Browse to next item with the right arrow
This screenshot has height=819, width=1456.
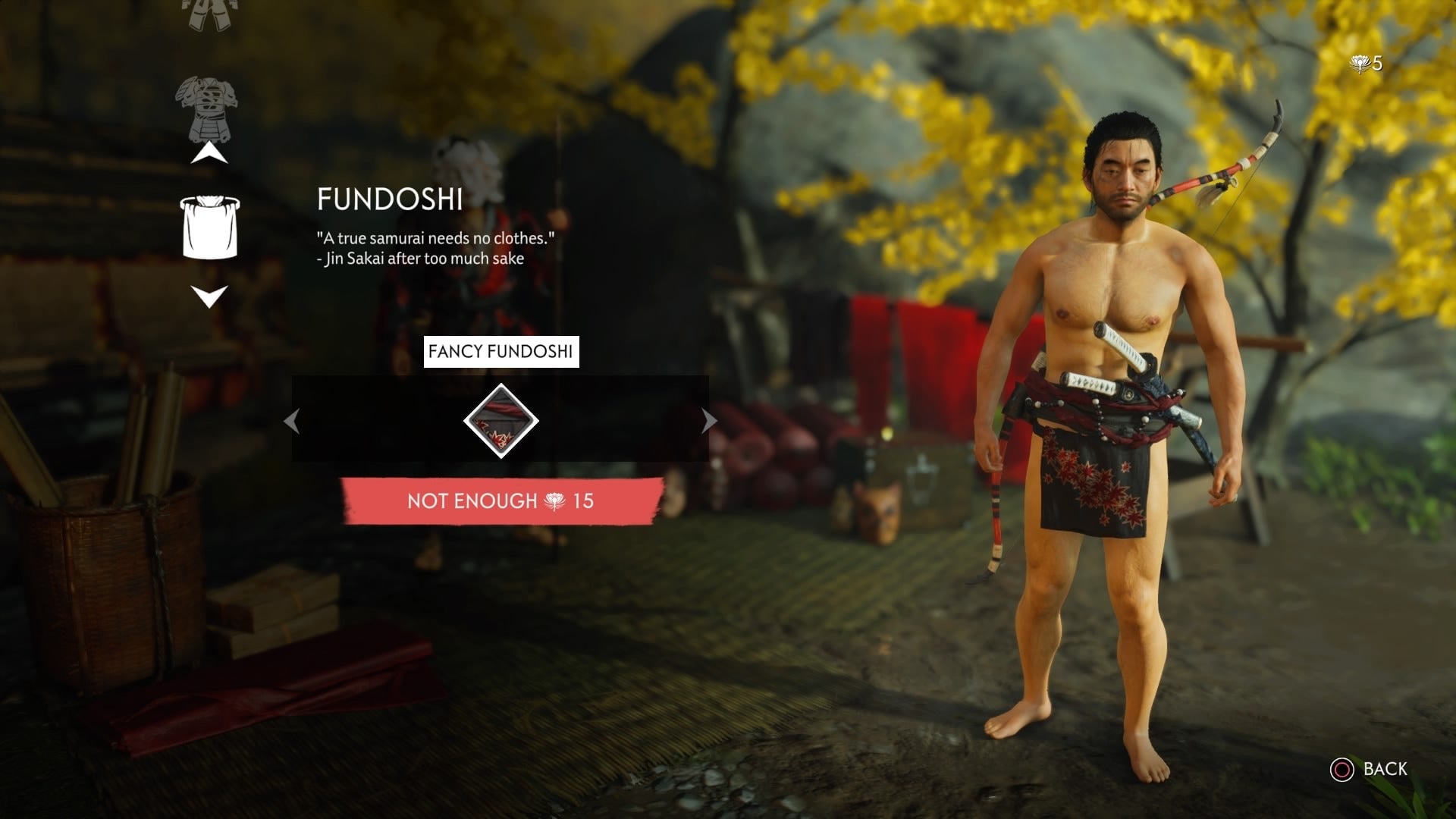(707, 422)
